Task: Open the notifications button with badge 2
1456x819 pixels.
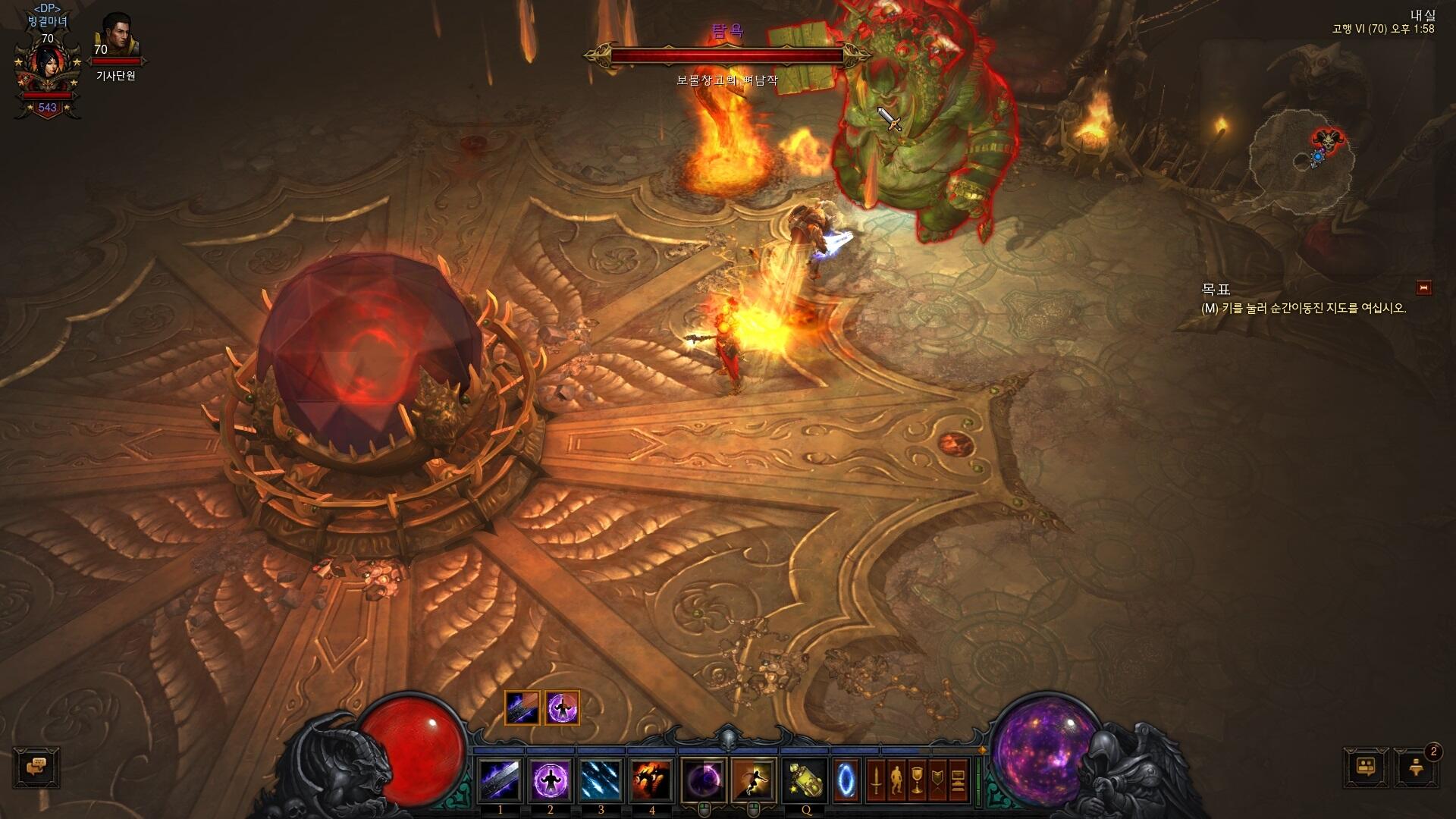Action: point(1415,767)
